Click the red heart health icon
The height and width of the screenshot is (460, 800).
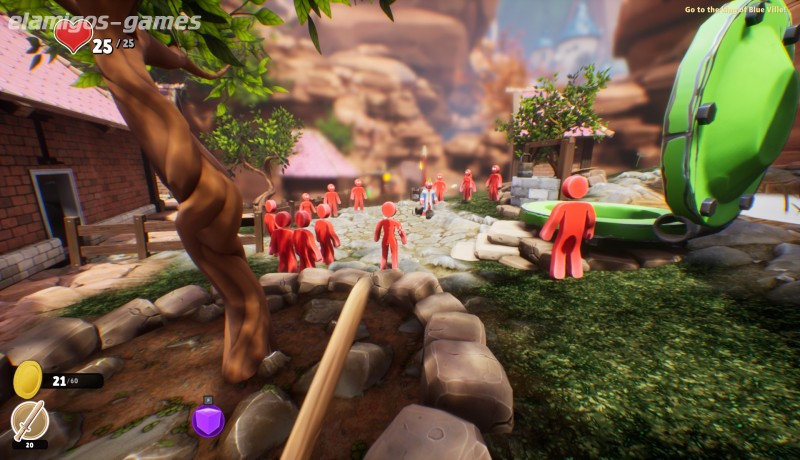coord(72,36)
